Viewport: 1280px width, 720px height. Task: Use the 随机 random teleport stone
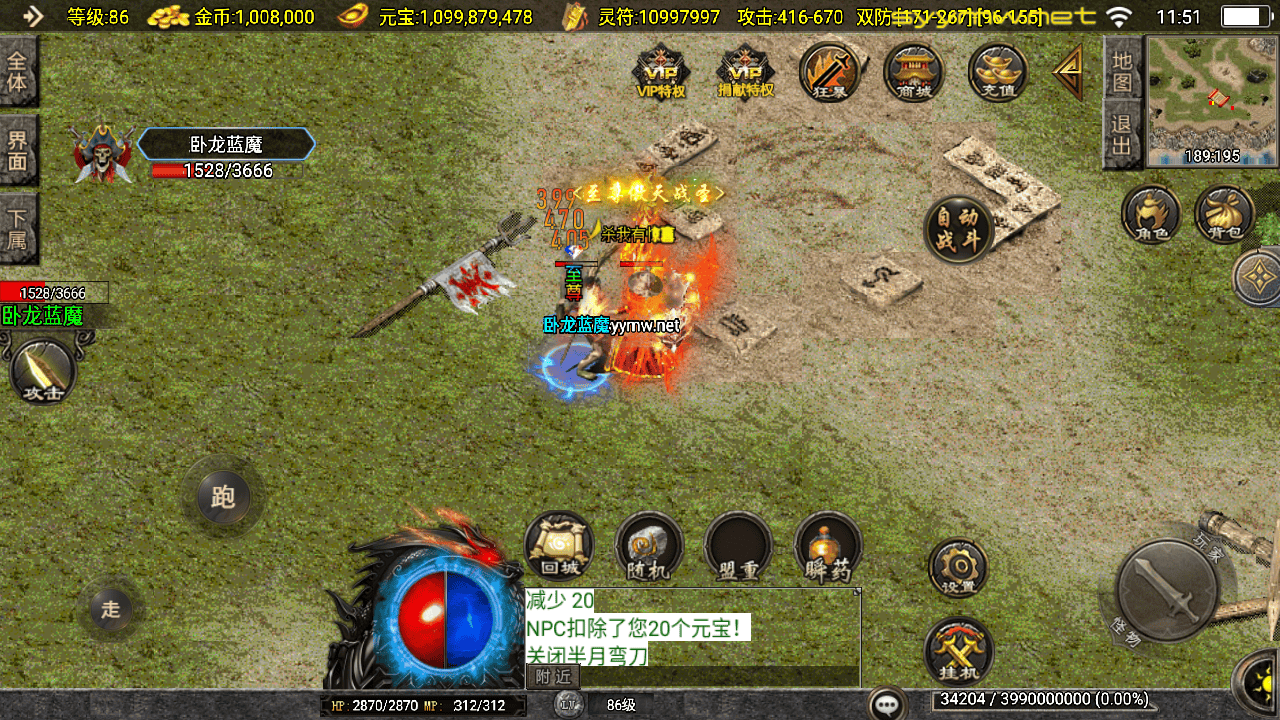pos(649,547)
